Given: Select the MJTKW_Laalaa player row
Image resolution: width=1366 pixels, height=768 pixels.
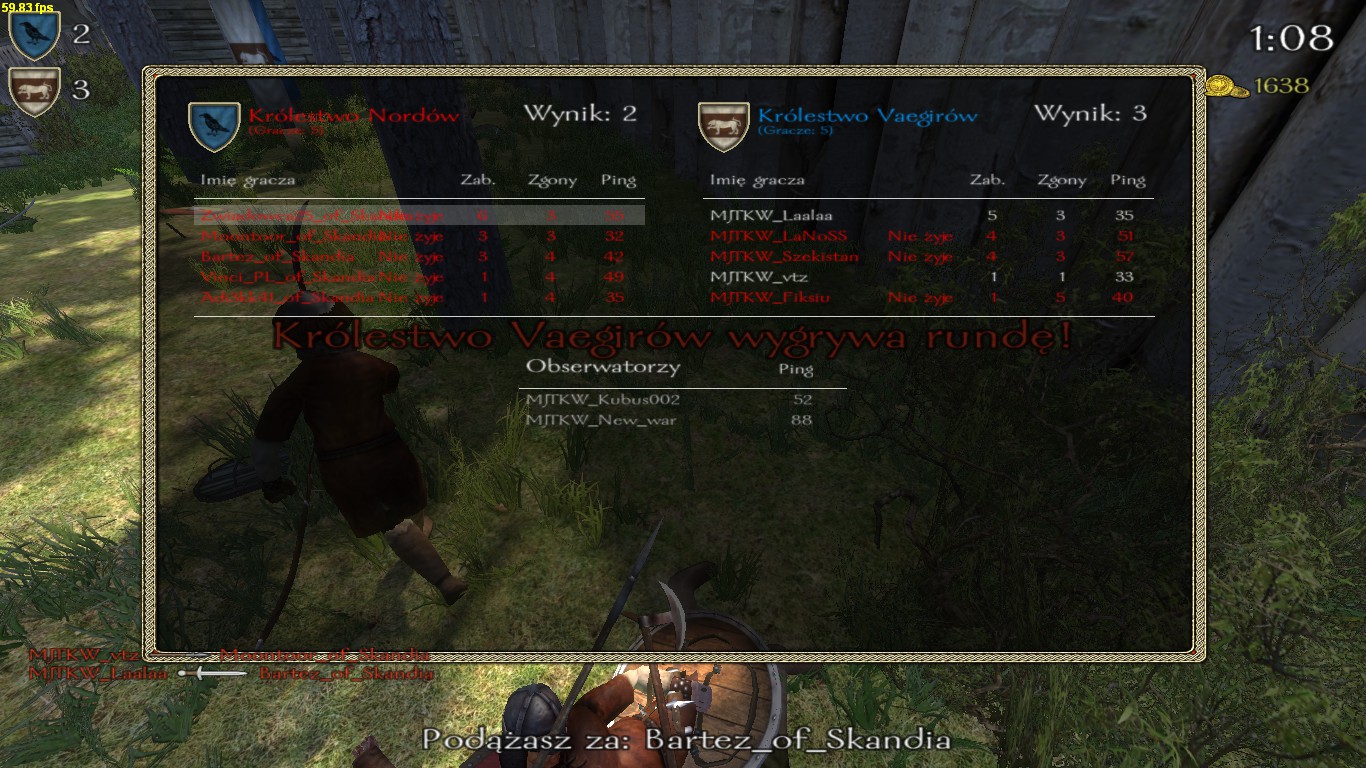Looking at the screenshot, I should pyautogui.click(x=927, y=215).
